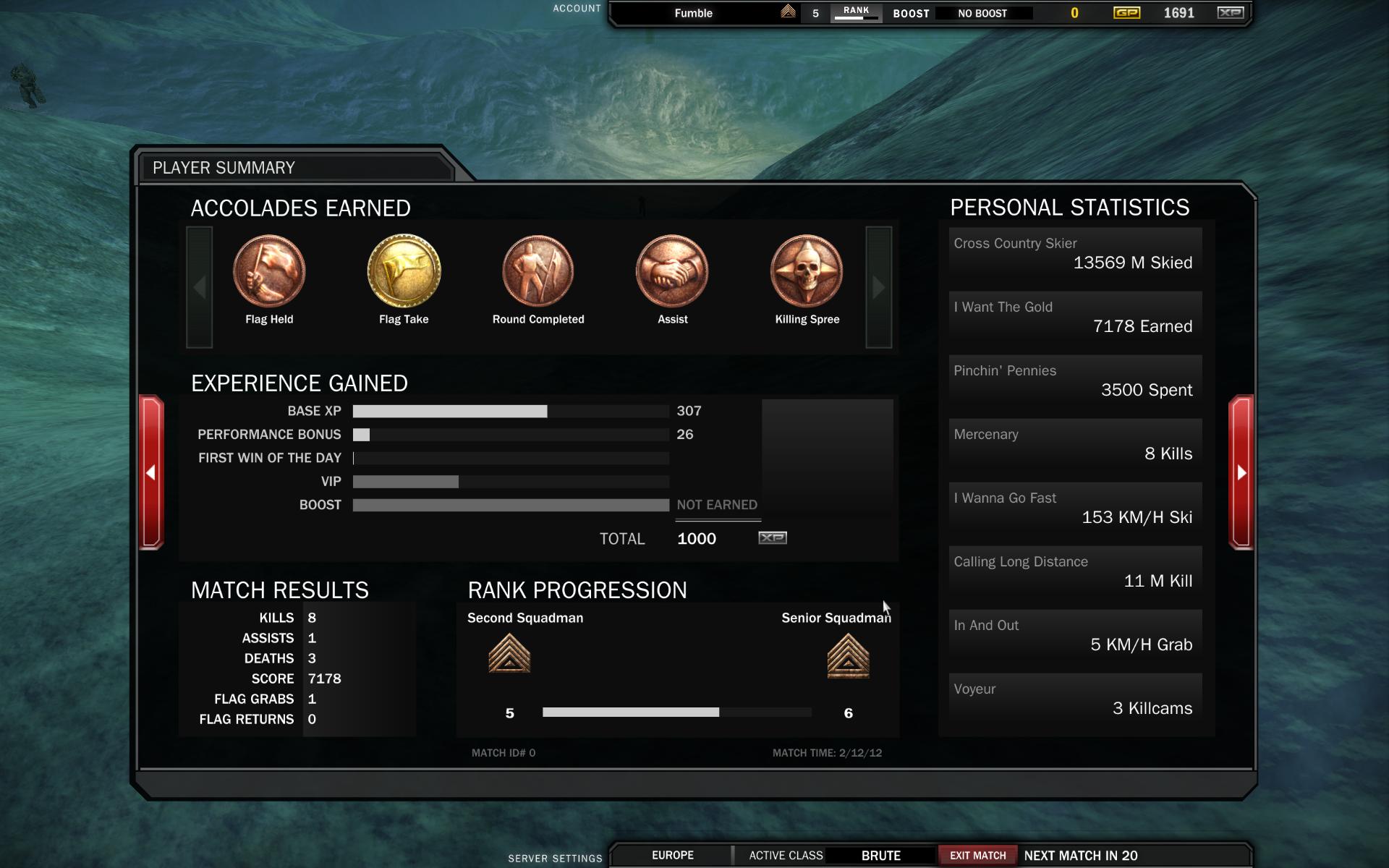
Task: Select the Voyeur statistic row
Action: pos(1075,699)
